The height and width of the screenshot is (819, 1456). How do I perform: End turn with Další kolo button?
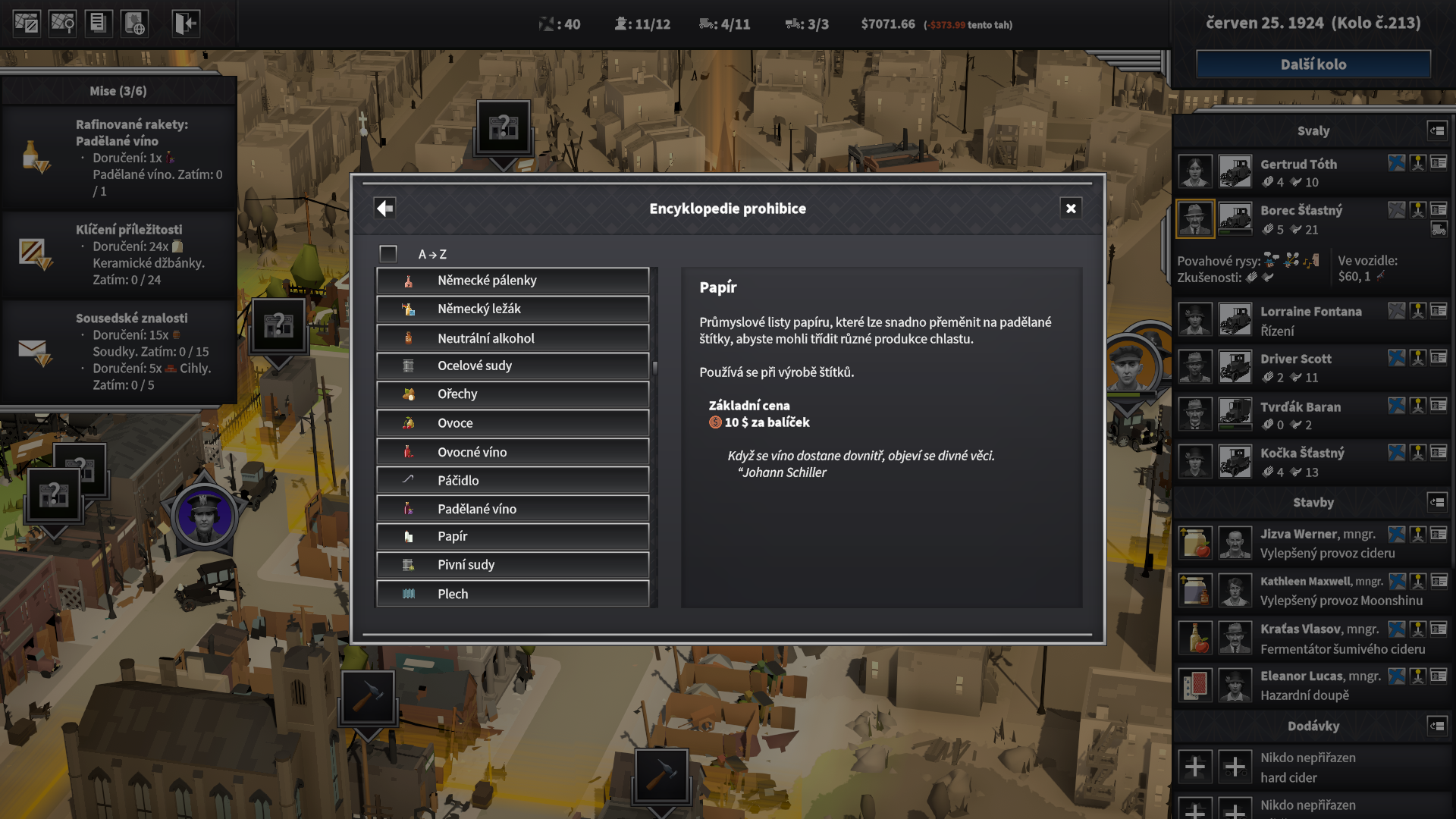coord(1313,64)
